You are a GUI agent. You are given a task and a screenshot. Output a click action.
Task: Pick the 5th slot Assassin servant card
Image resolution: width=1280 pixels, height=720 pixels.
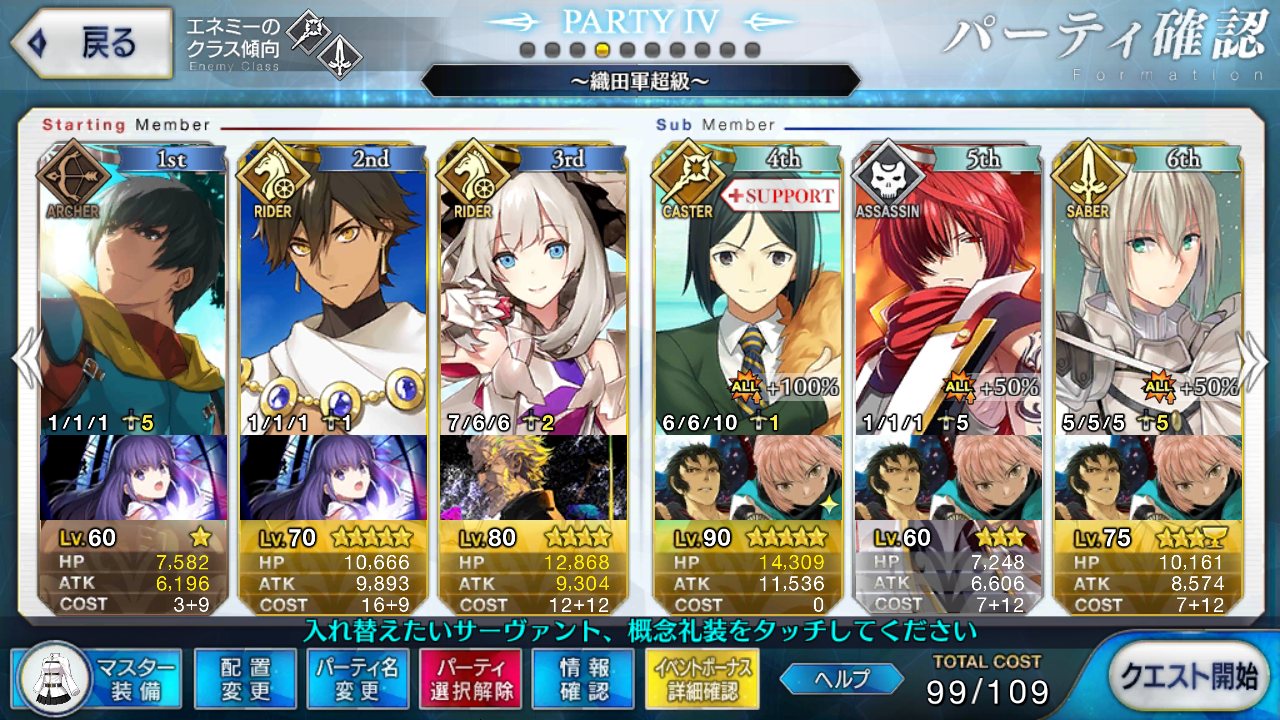947,290
